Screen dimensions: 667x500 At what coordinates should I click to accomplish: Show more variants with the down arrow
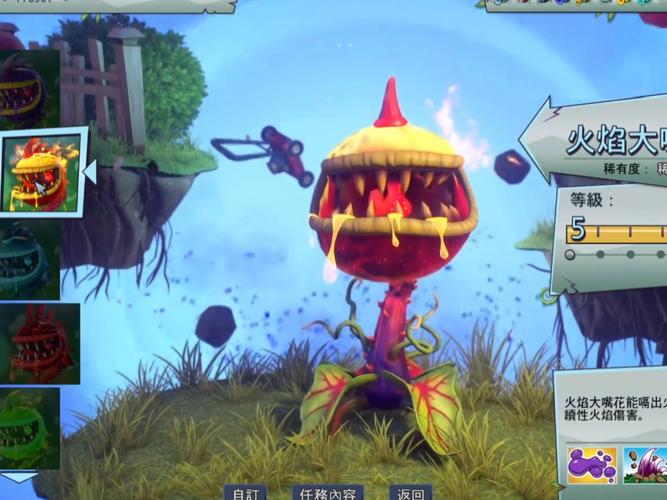[x=19, y=478]
